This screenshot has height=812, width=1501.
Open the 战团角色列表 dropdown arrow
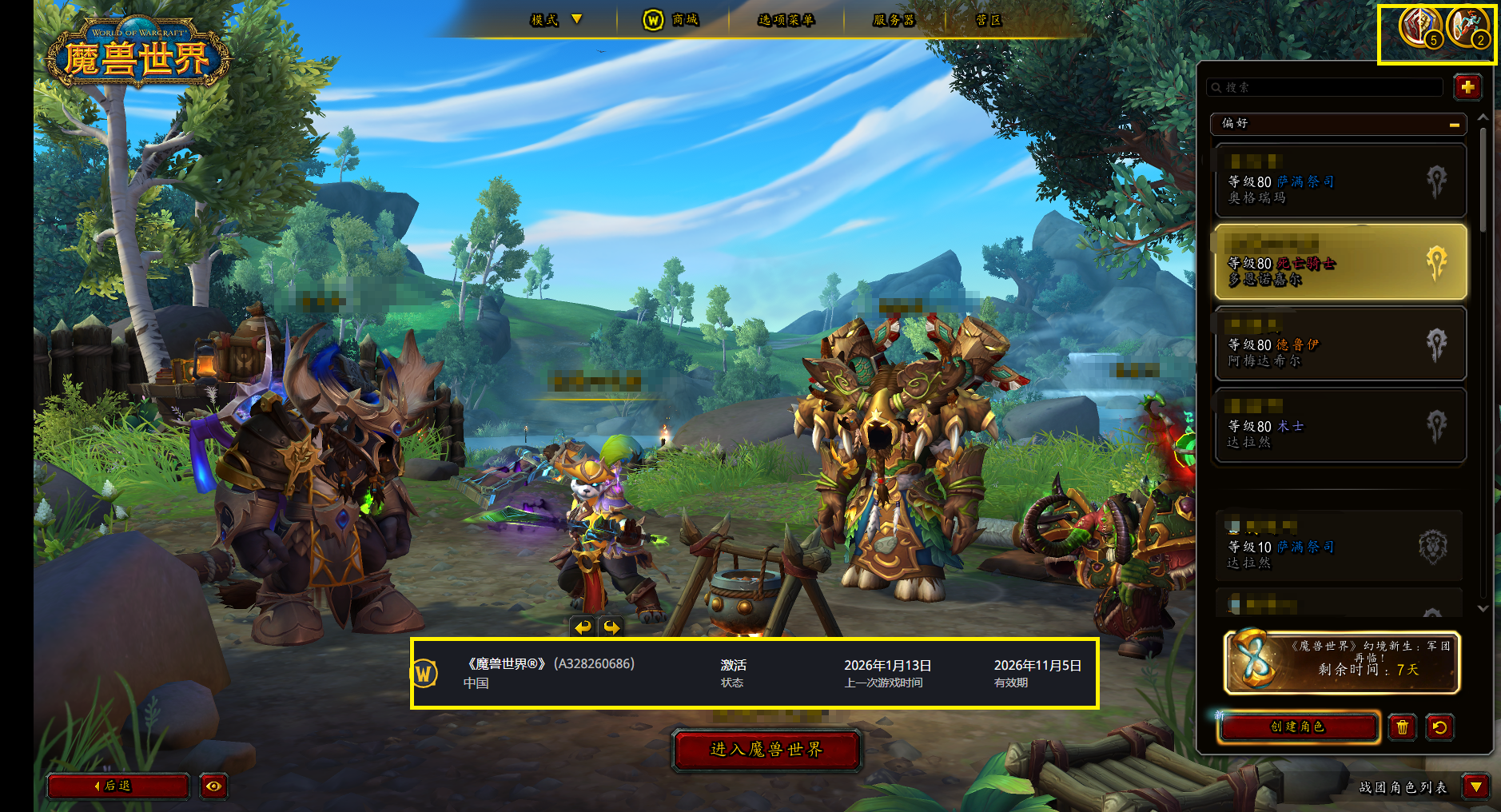tap(1475, 787)
